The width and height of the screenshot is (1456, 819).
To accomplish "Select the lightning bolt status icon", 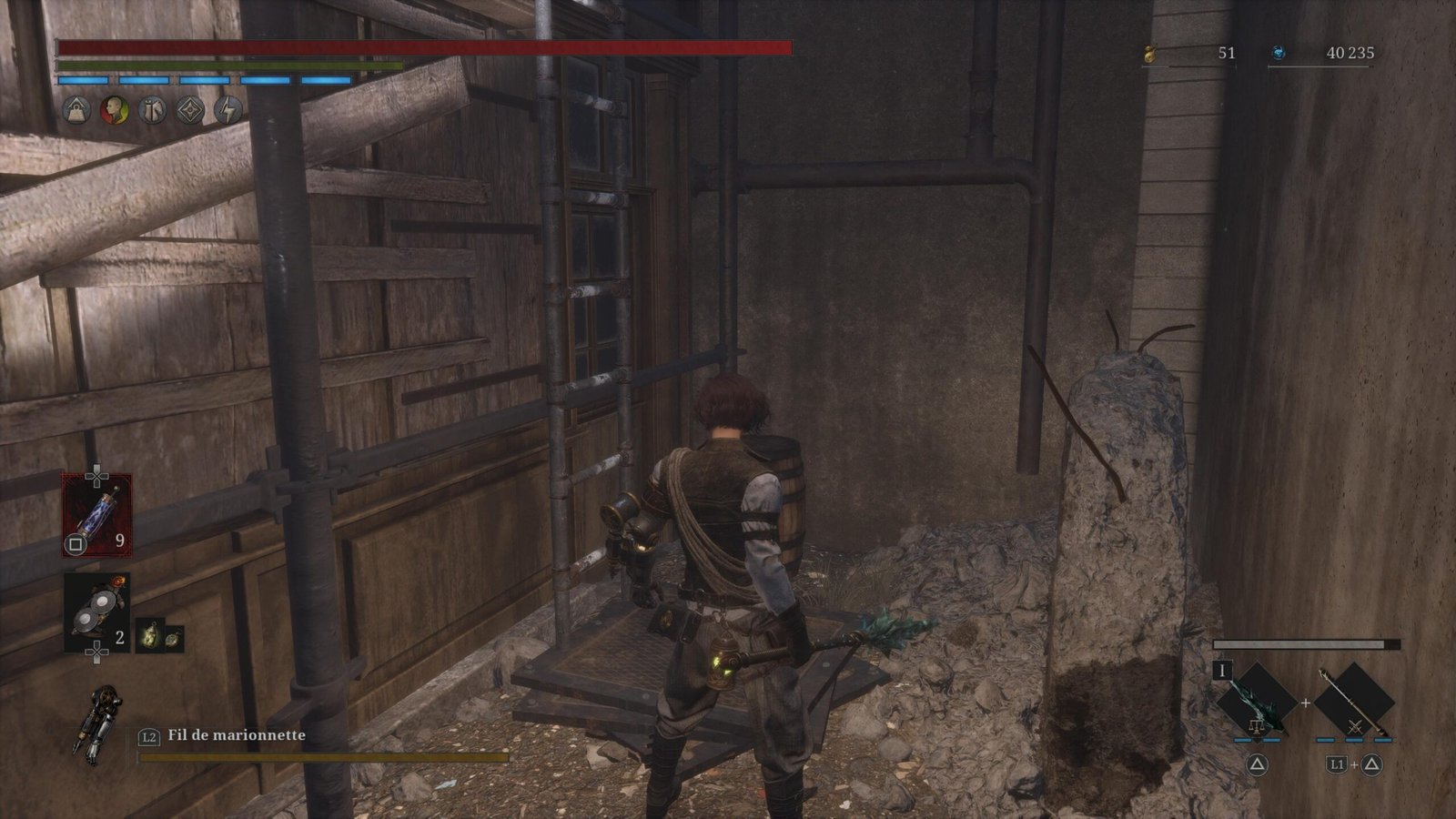I will [x=227, y=111].
